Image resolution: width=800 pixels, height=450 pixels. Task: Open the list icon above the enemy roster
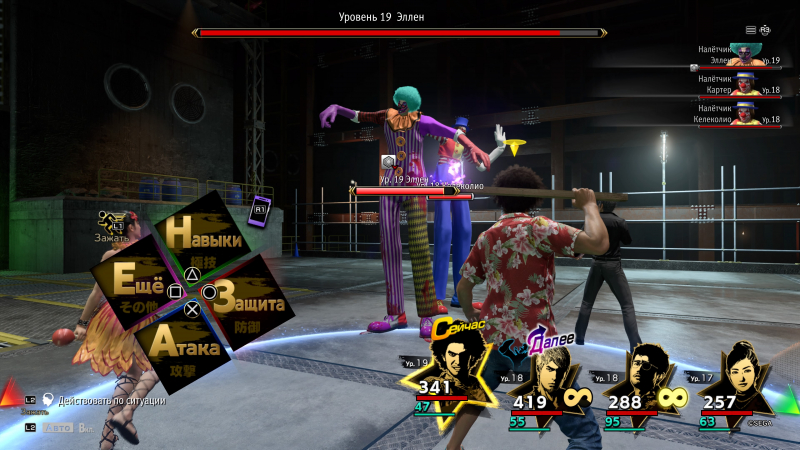point(751,30)
